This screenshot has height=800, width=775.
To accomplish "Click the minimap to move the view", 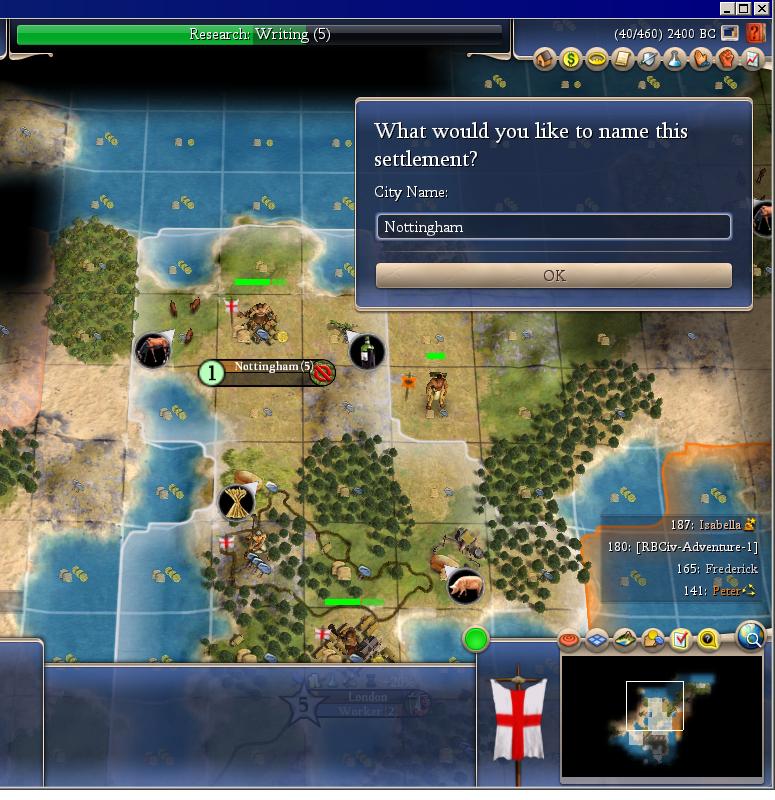I will coord(660,716).
